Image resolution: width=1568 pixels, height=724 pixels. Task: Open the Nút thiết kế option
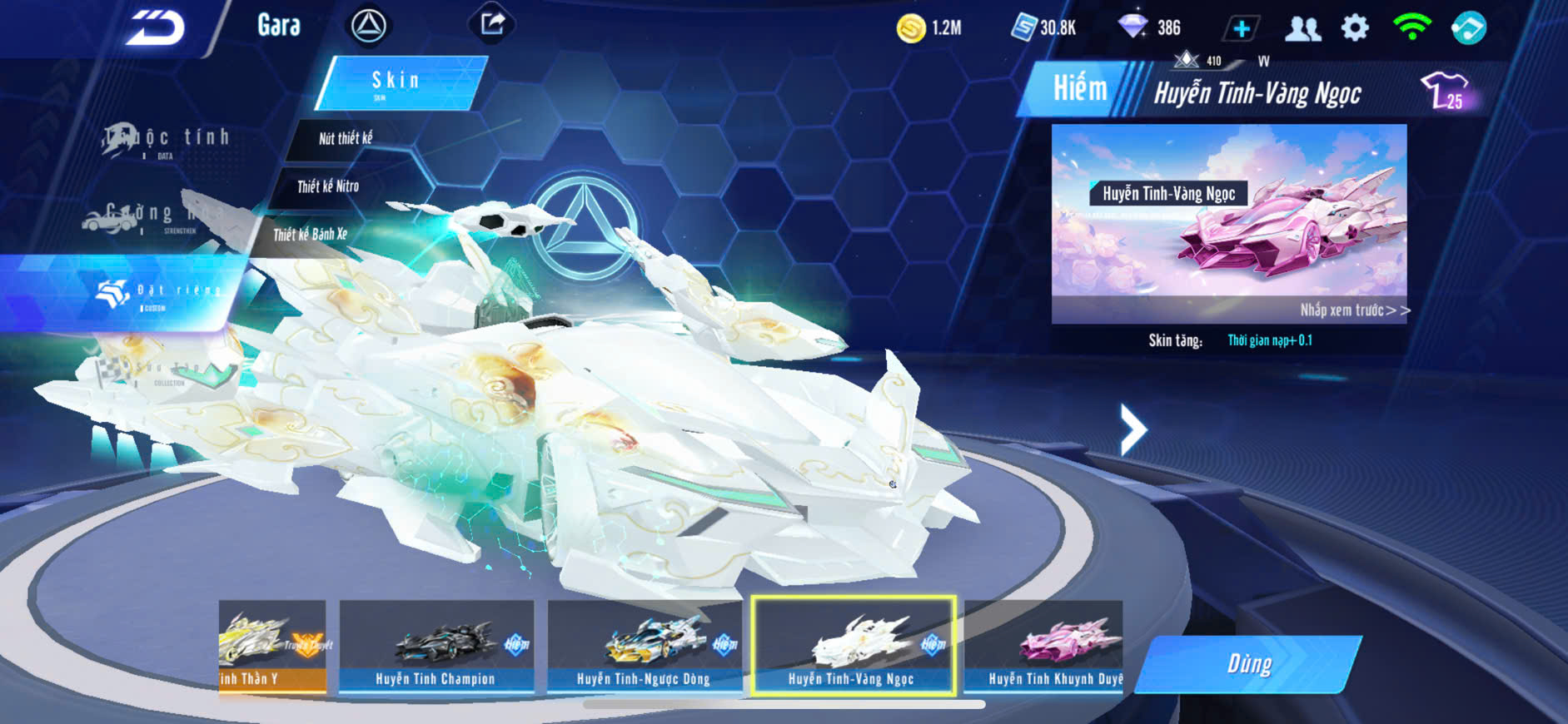pos(346,138)
